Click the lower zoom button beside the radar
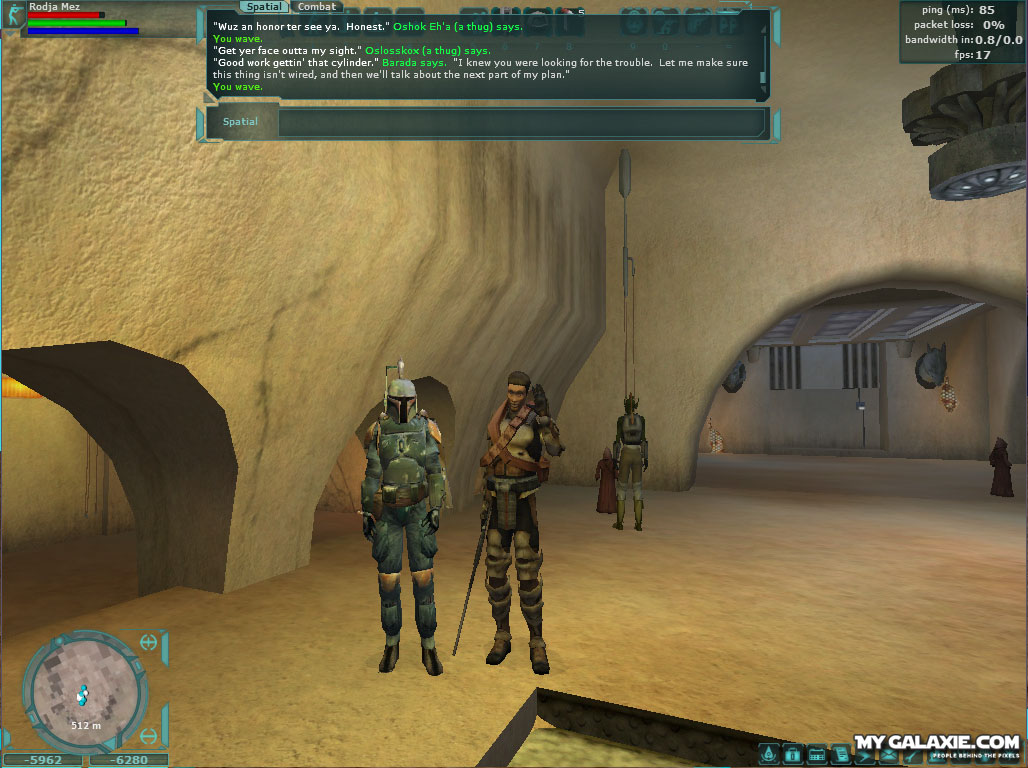This screenshot has height=768, width=1028. point(149,737)
